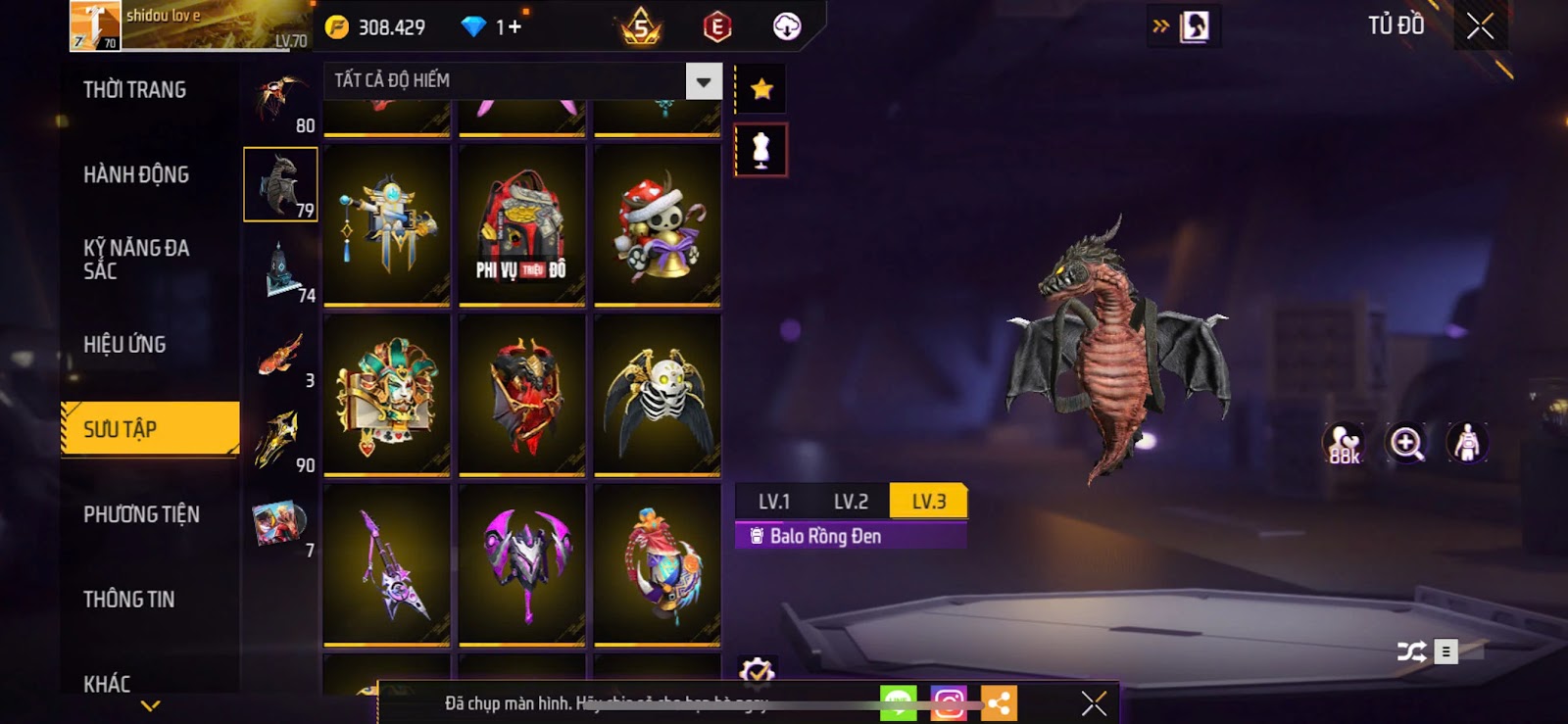
Task: Click the magnifier zoom preview icon
Action: click(x=1406, y=443)
